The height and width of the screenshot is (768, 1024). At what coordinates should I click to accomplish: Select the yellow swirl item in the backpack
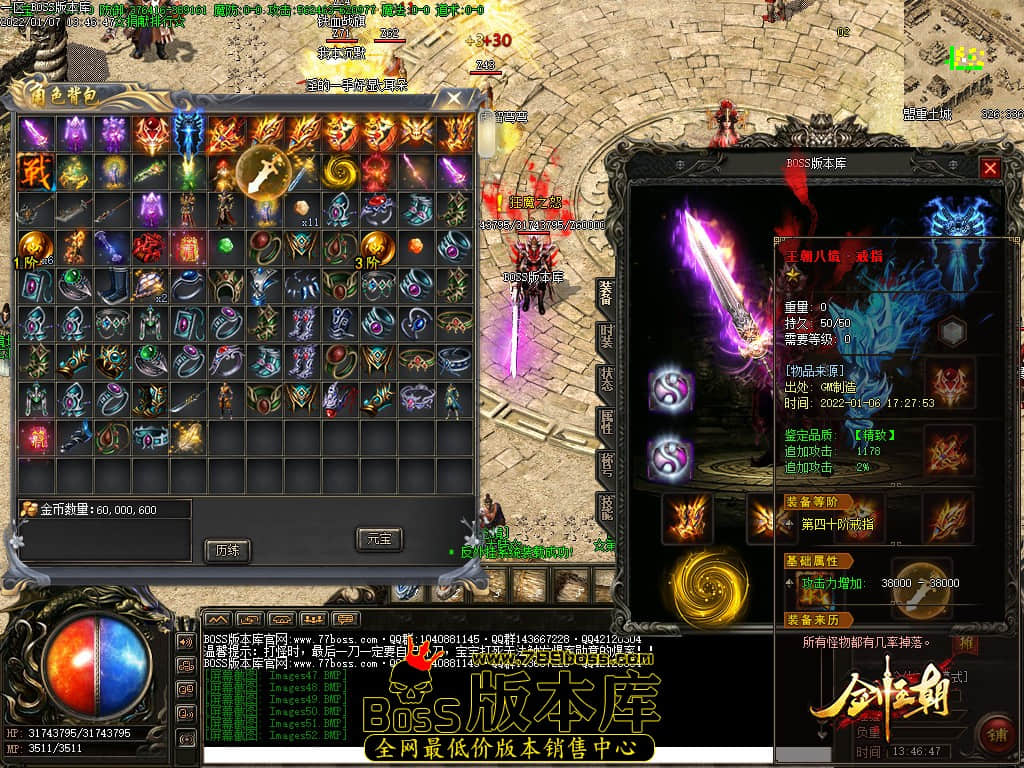(x=339, y=170)
